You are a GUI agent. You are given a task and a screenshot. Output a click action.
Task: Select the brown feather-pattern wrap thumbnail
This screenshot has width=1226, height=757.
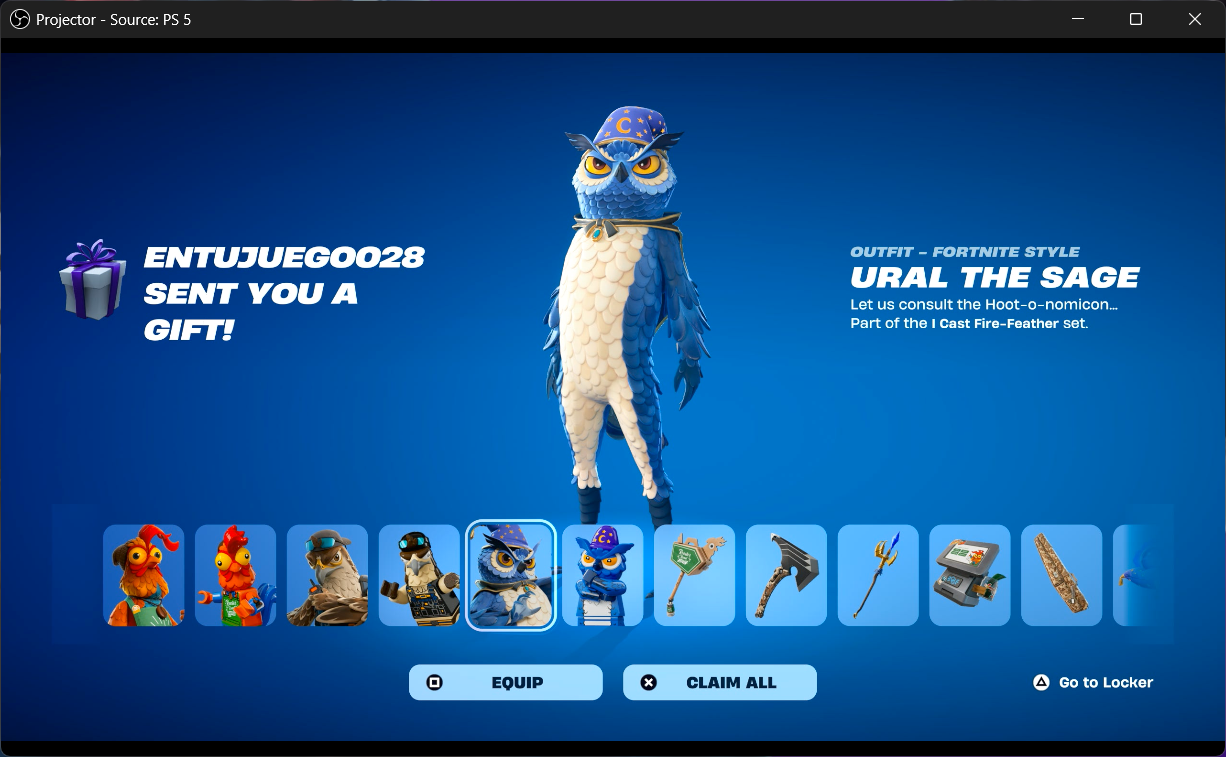(1062, 576)
